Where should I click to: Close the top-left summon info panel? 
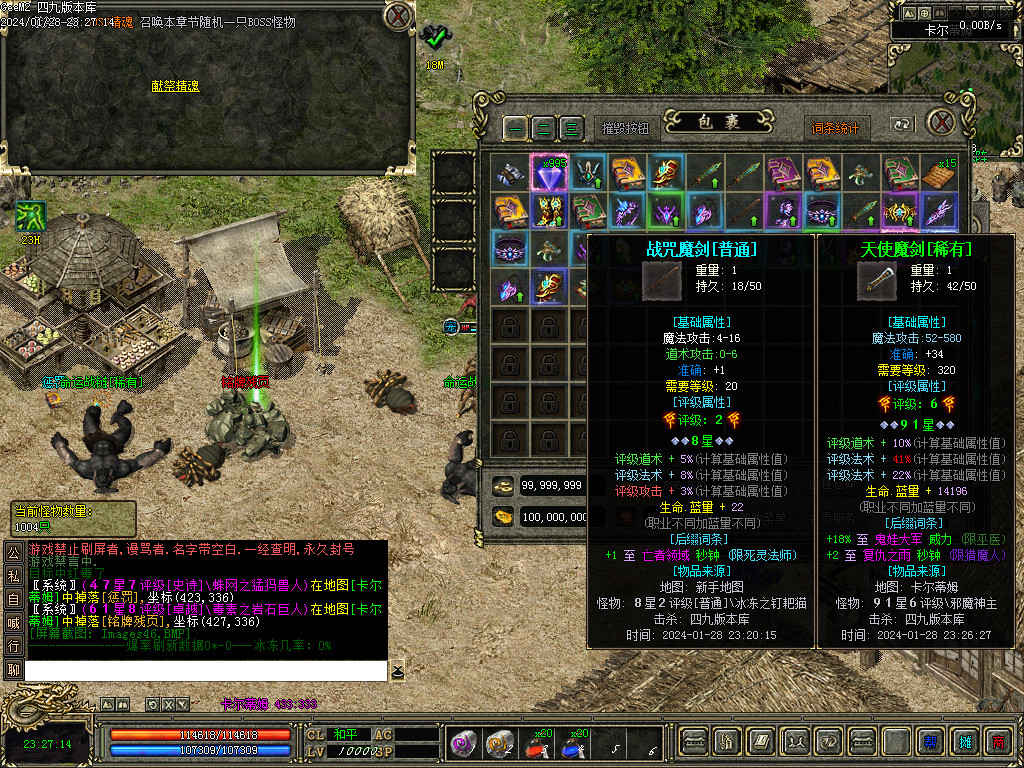click(397, 16)
